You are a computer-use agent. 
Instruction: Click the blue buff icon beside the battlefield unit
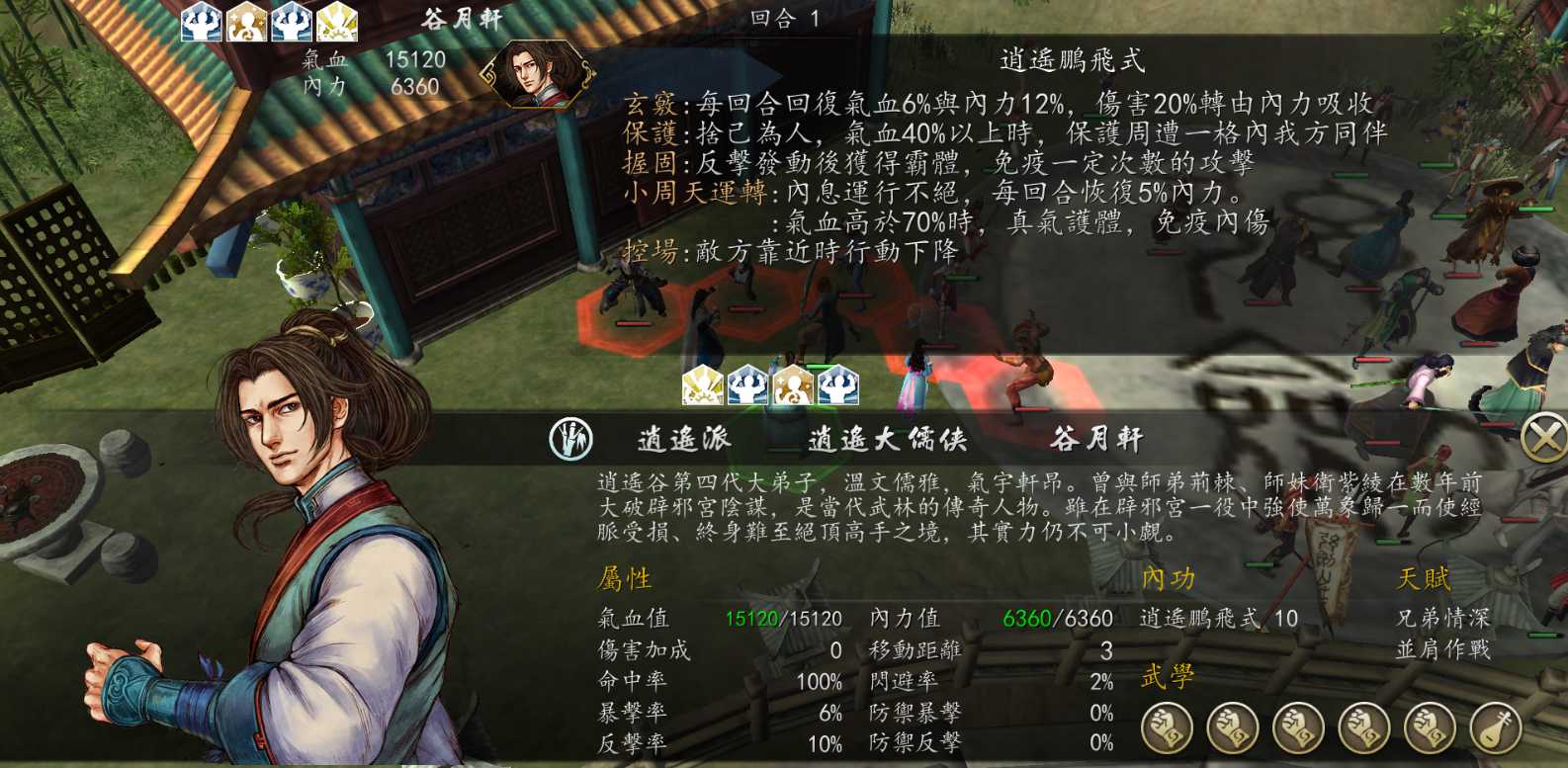[748, 385]
